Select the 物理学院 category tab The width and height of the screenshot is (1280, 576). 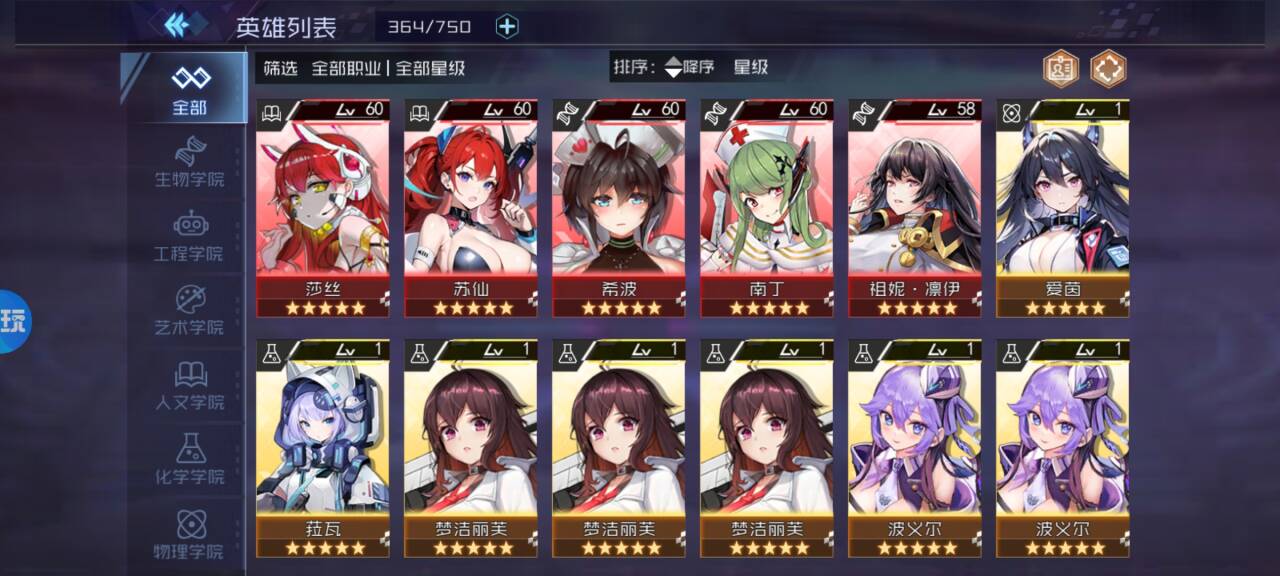[189, 534]
